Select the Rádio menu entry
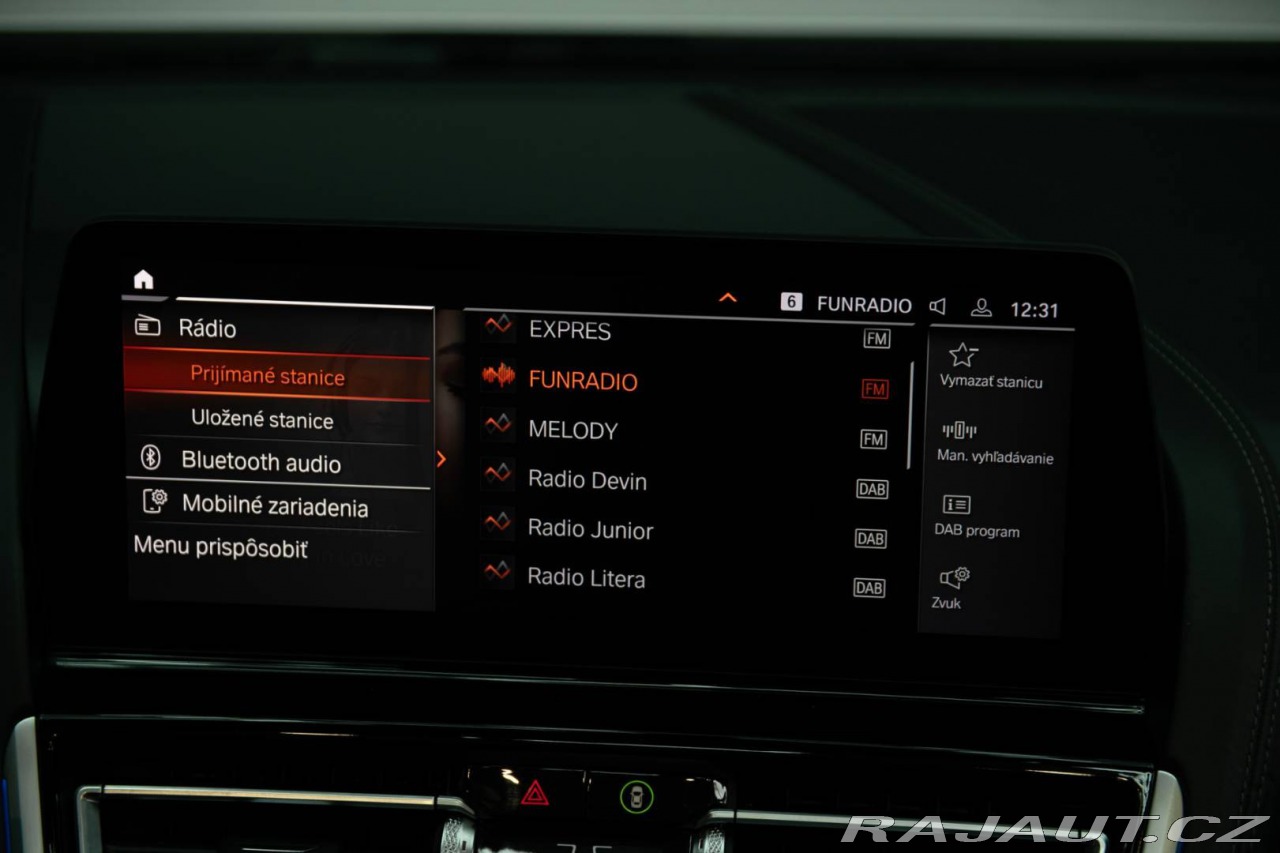This screenshot has width=1280, height=853. click(x=207, y=328)
